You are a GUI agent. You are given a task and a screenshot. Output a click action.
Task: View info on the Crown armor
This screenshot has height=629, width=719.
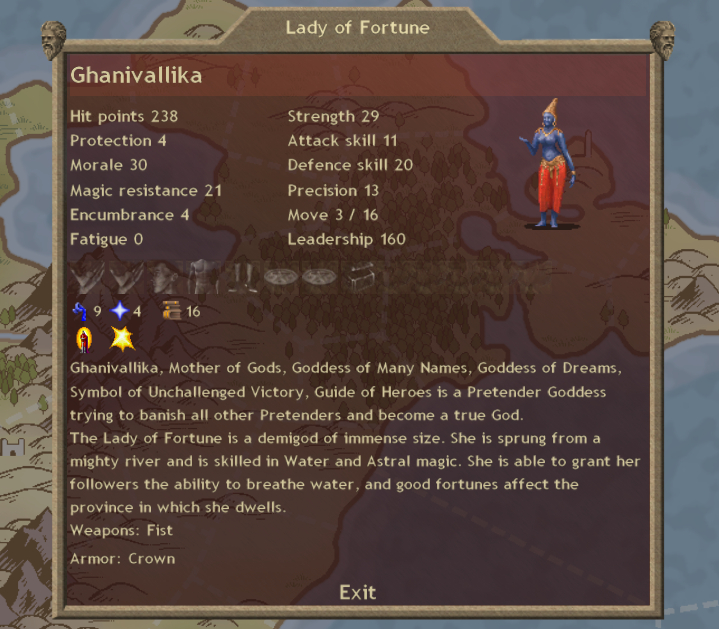tap(151, 558)
